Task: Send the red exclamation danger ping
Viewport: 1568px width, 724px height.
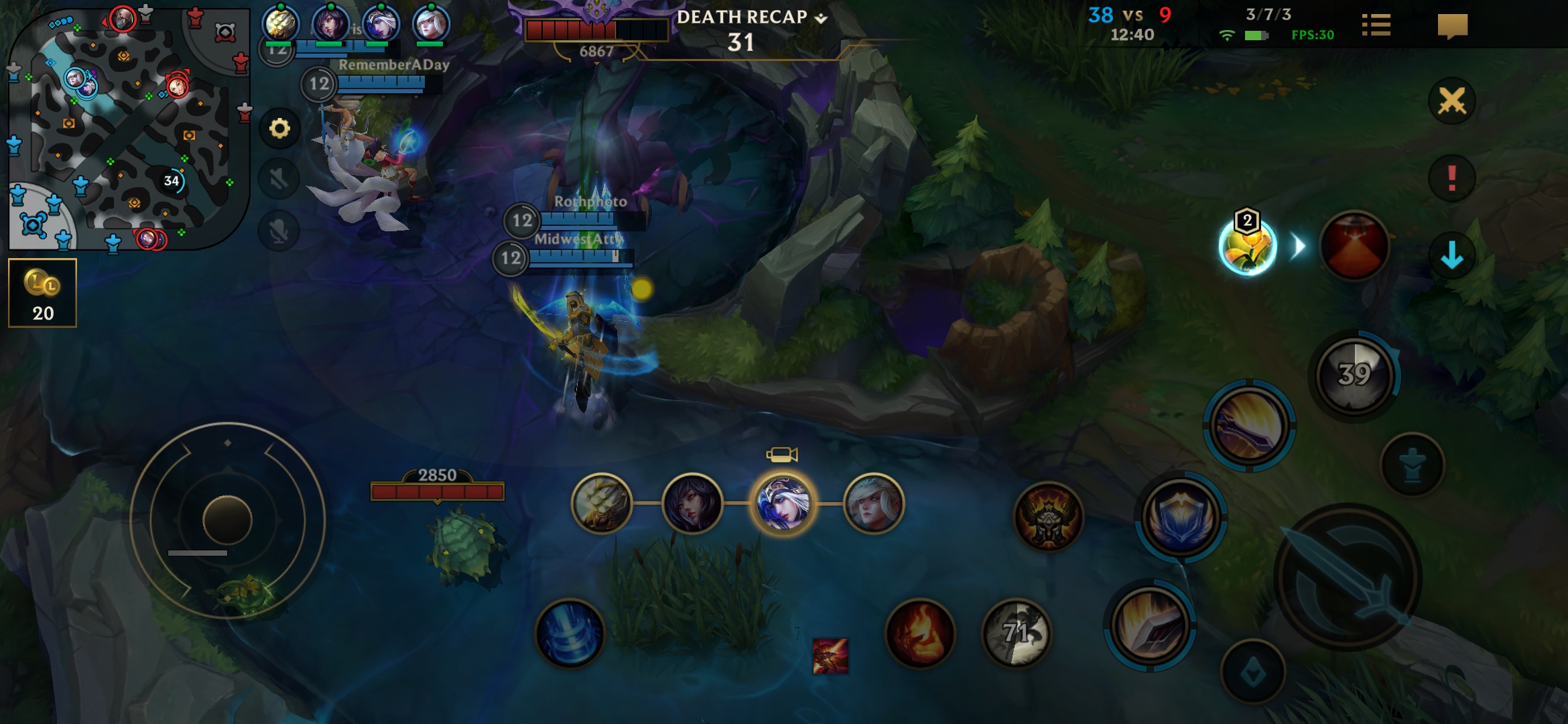Action: (1451, 178)
